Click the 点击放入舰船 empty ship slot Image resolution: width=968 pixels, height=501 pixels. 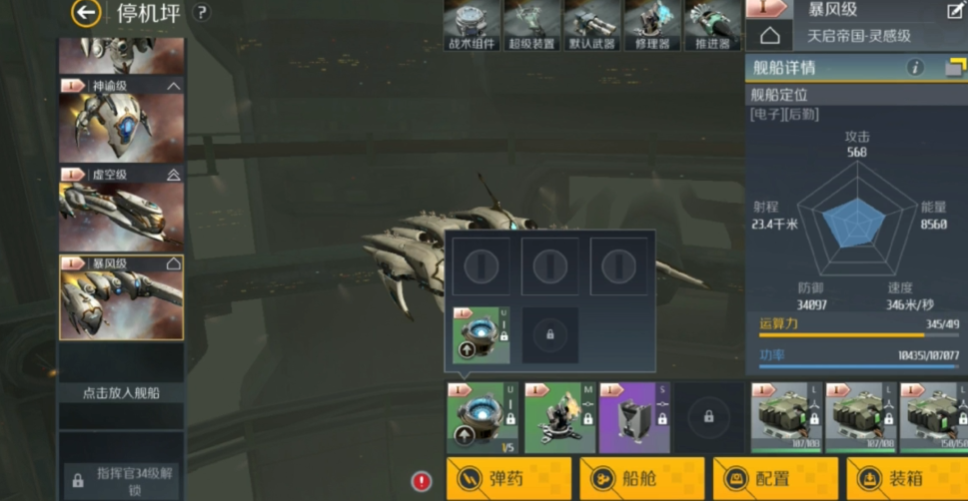121,392
